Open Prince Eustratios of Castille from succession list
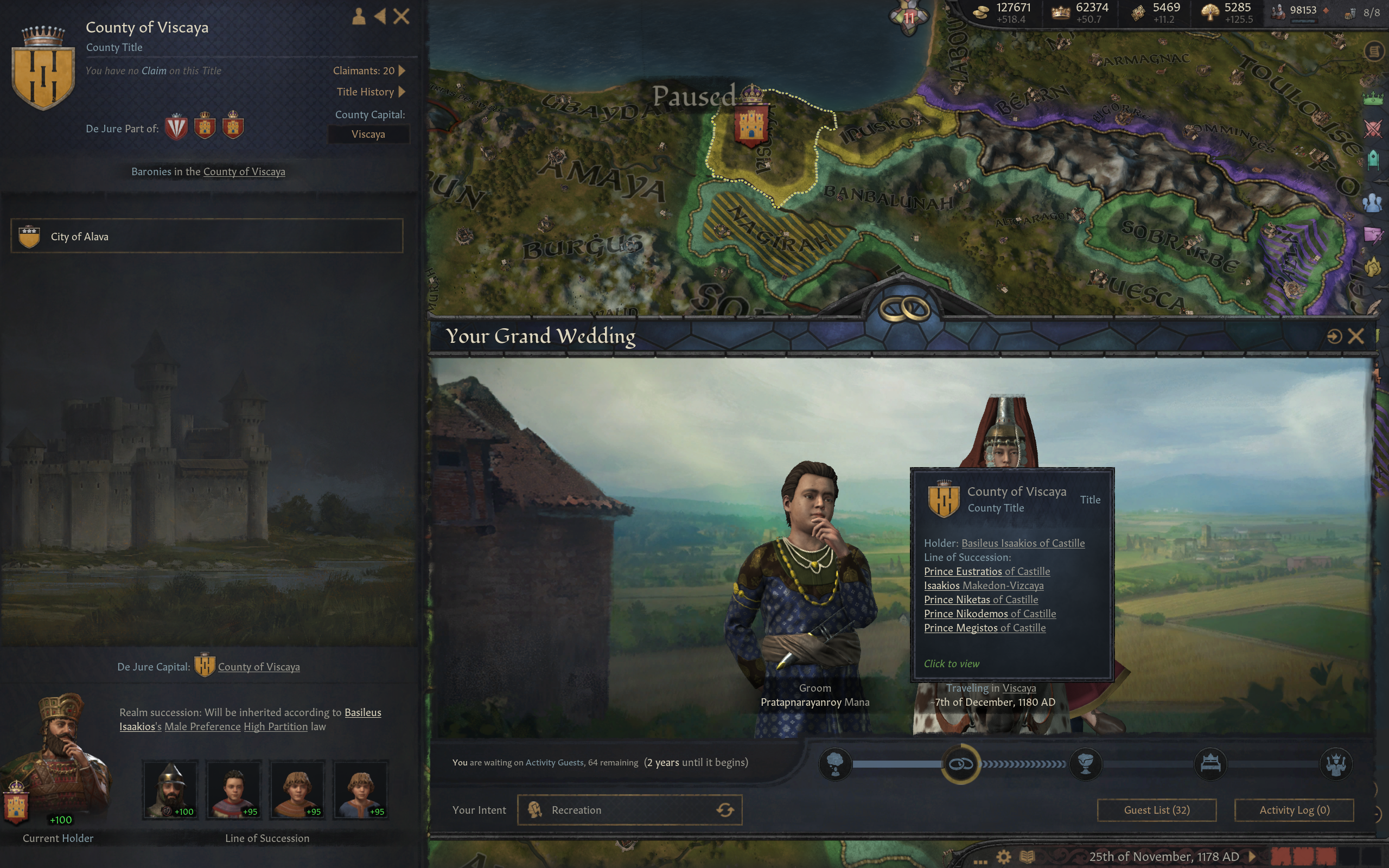Viewport: 1389px width, 868px height. [x=986, y=571]
